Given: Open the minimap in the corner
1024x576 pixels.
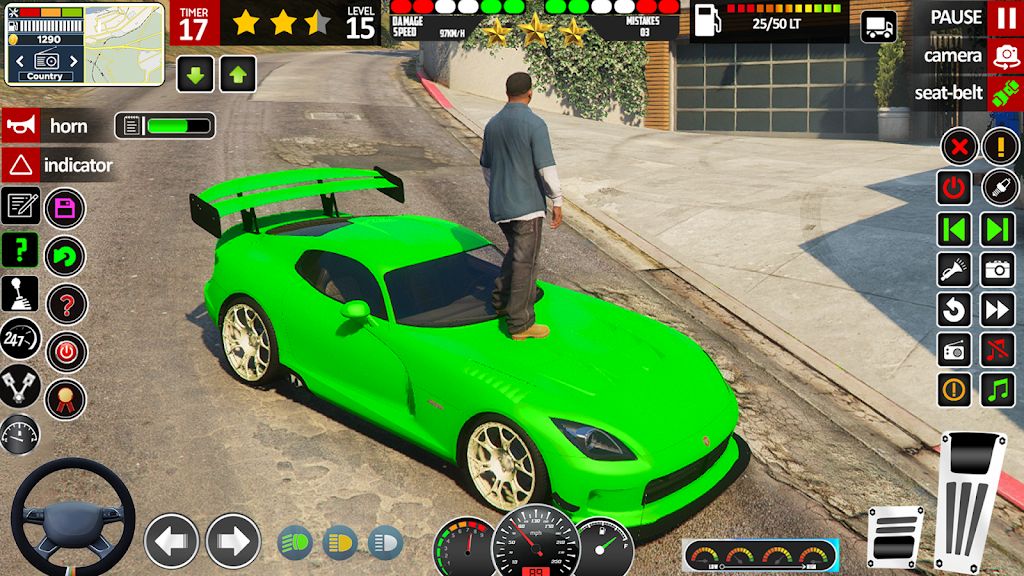Looking at the screenshot, I should (124, 43).
